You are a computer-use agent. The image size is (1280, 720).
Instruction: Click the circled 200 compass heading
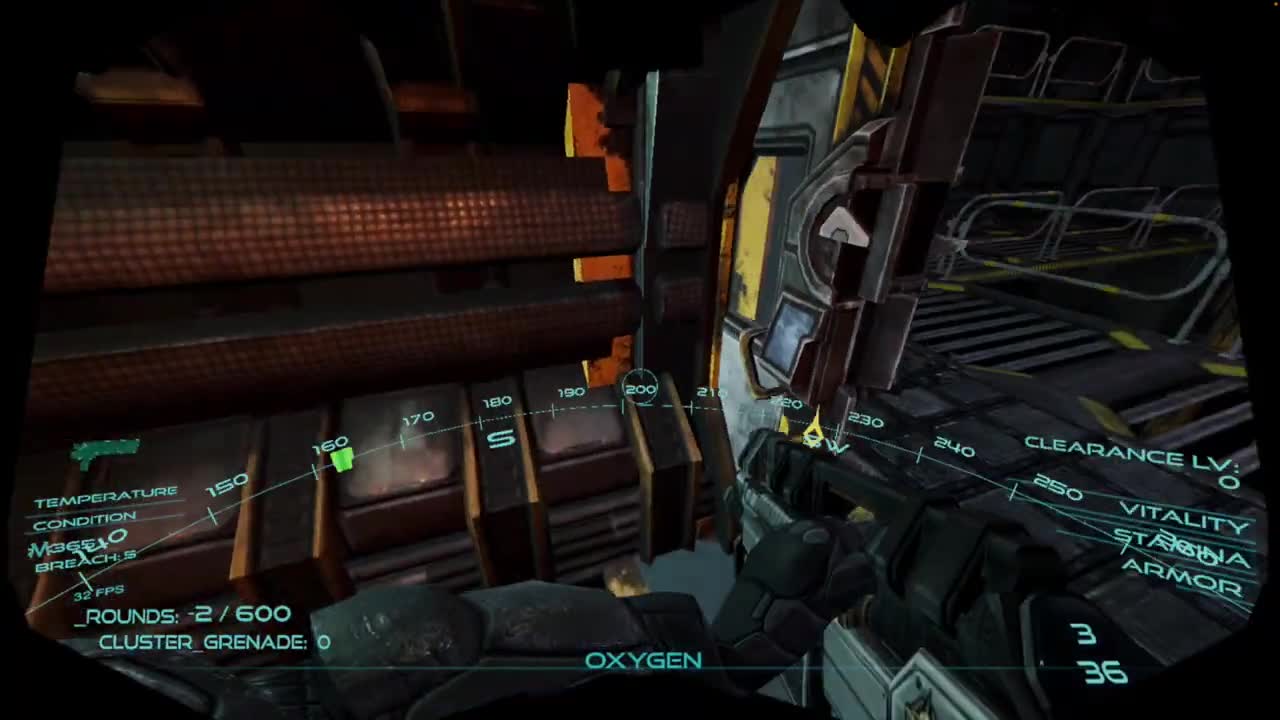(x=640, y=389)
